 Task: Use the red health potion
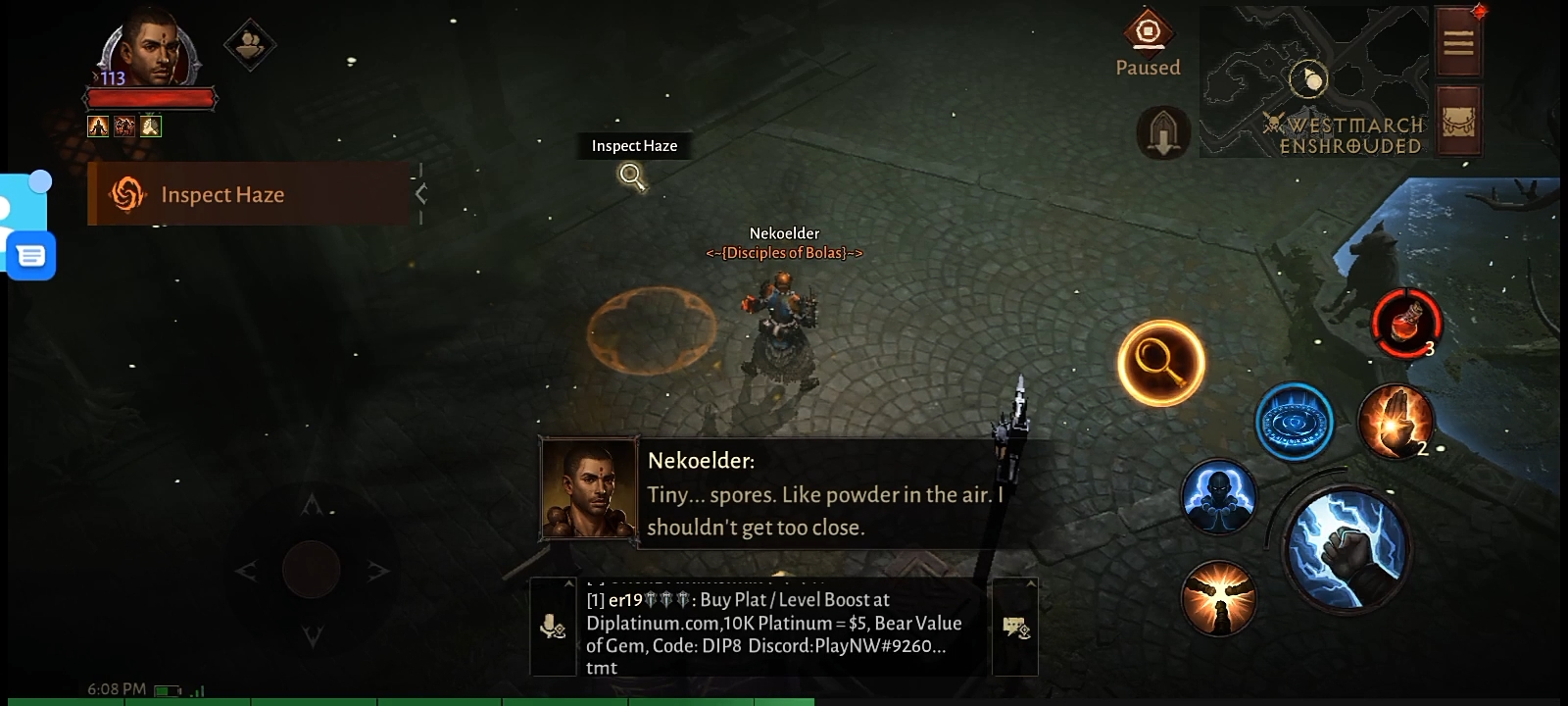1406,323
